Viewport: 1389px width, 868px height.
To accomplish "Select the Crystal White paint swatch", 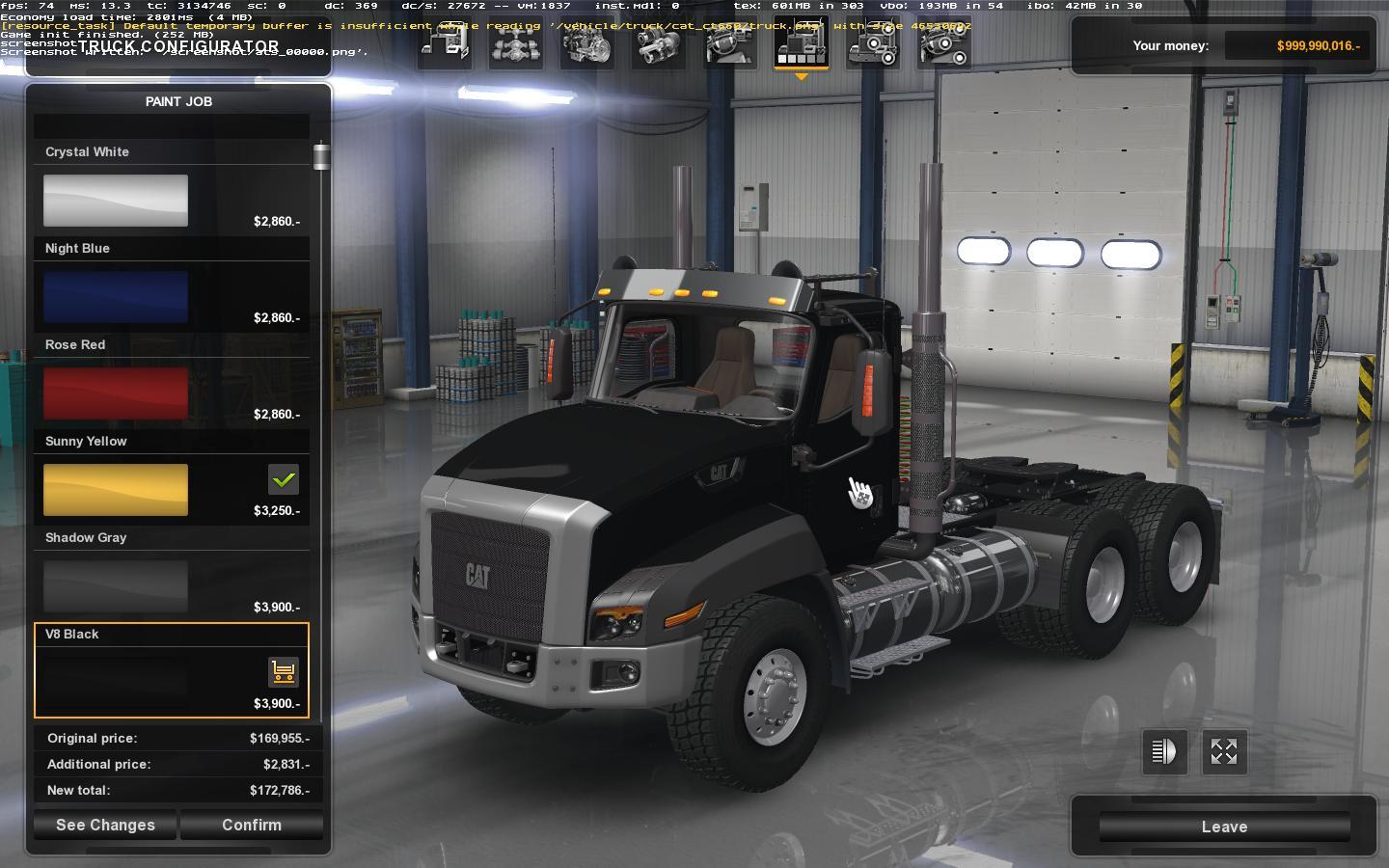I will [116, 201].
